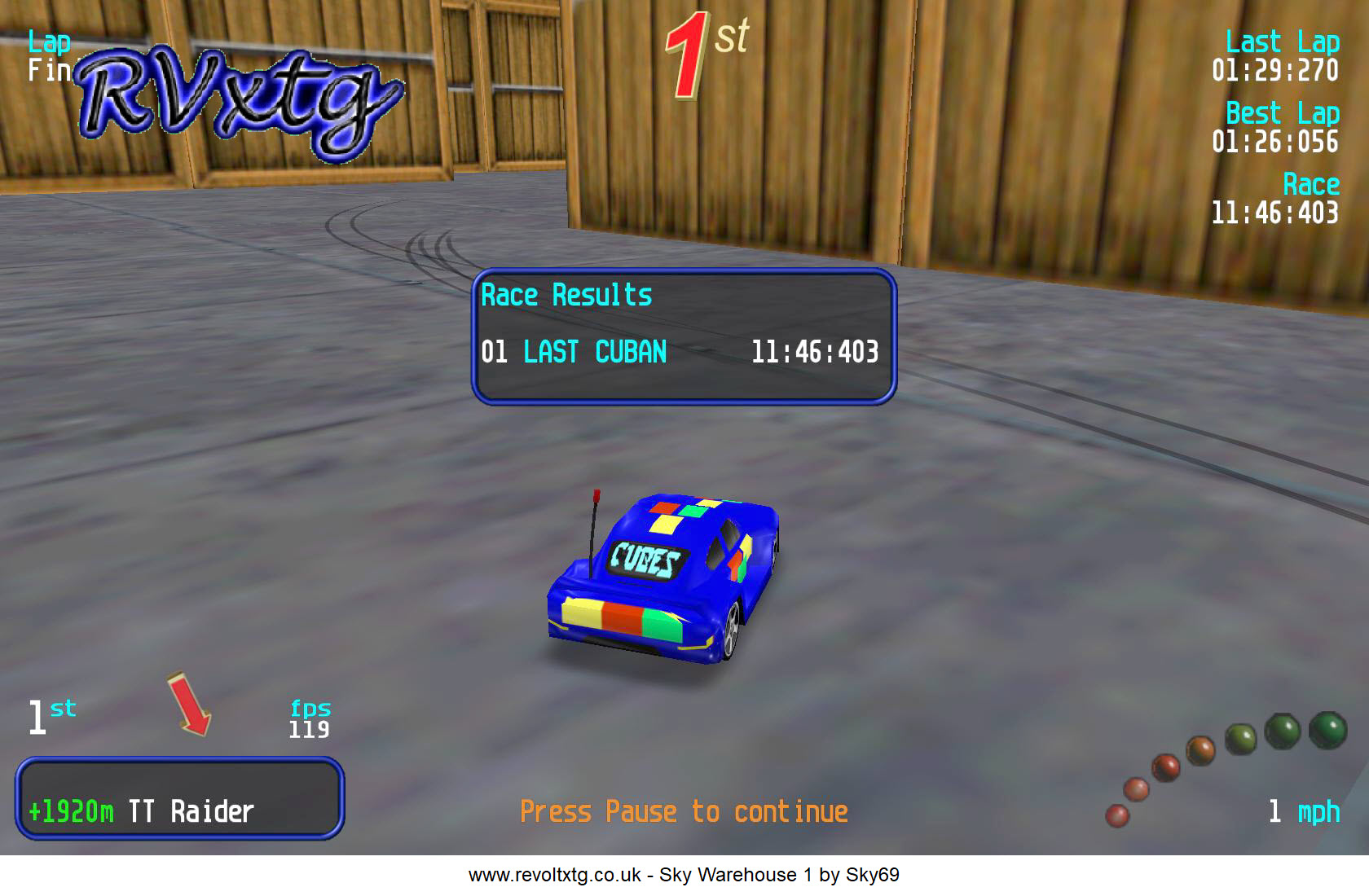The height and width of the screenshot is (896, 1369).
Task: Open the www.revoltxtg.co.uk caption link
Action: pos(554,875)
